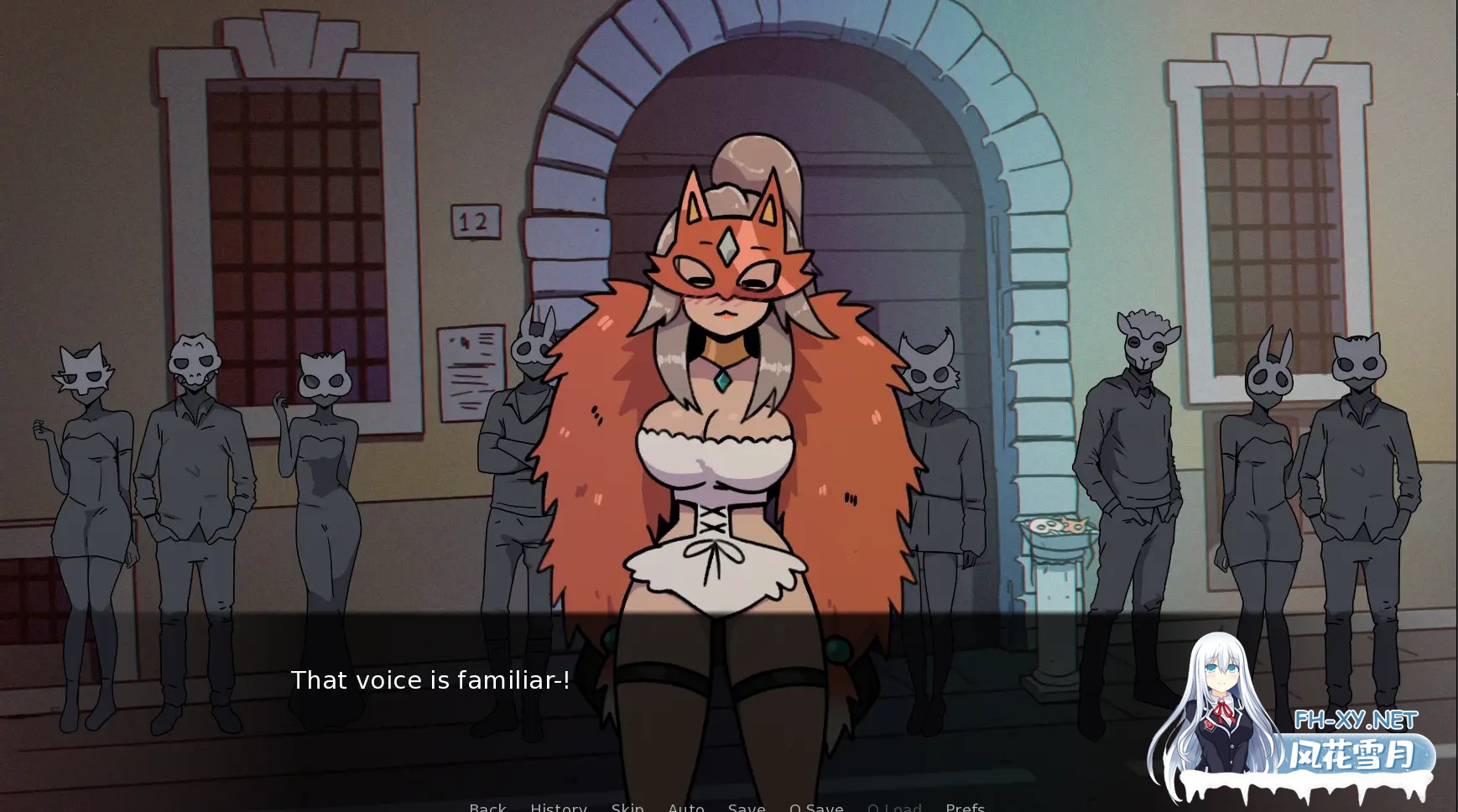The image size is (1458, 812).
Task: Open the Prefs settings screen
Action: tap(965, 807)
